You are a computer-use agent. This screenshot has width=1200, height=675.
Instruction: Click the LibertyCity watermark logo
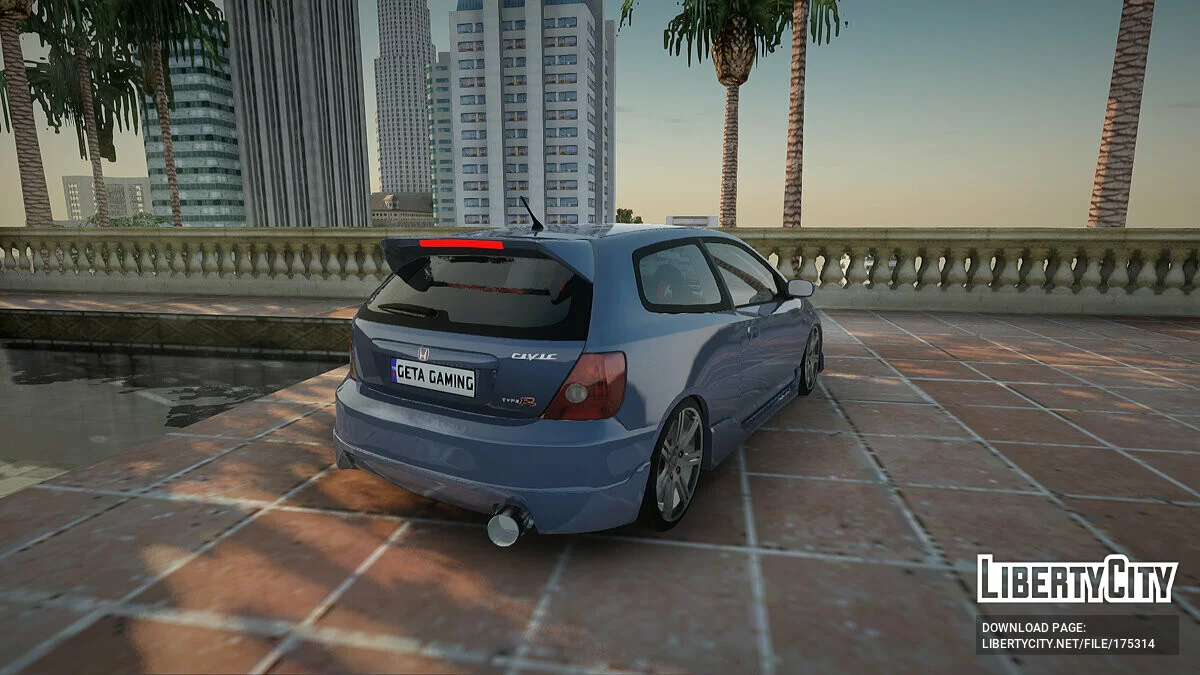point(1077,580)
